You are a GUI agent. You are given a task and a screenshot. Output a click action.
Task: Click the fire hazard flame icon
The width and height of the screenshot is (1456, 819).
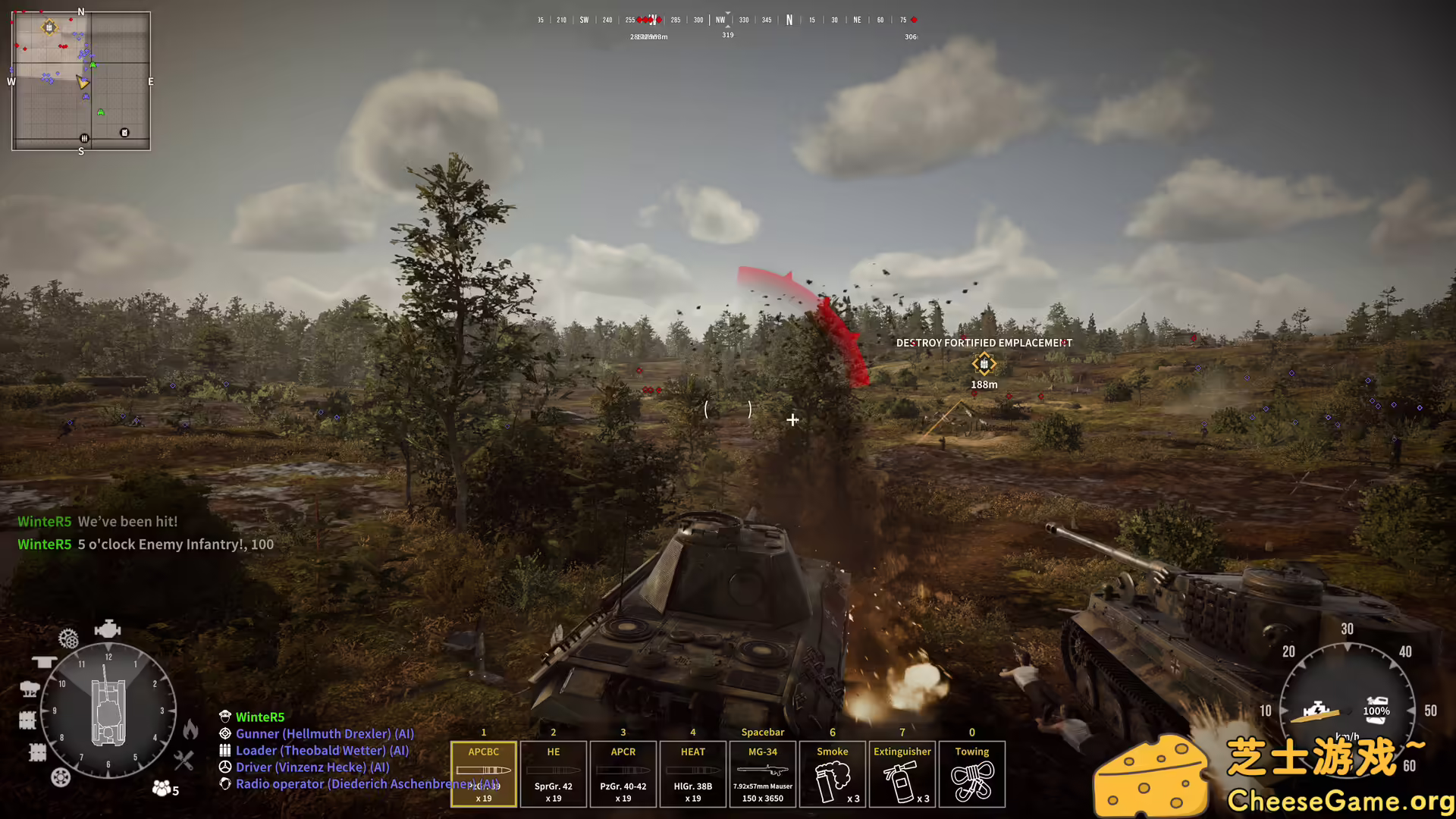[191, 730]
